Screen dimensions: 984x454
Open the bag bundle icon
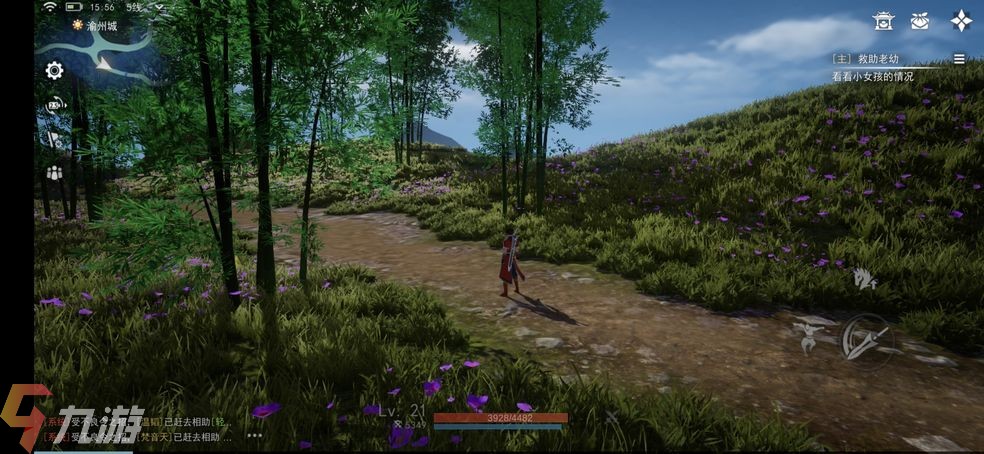(920, 21)
